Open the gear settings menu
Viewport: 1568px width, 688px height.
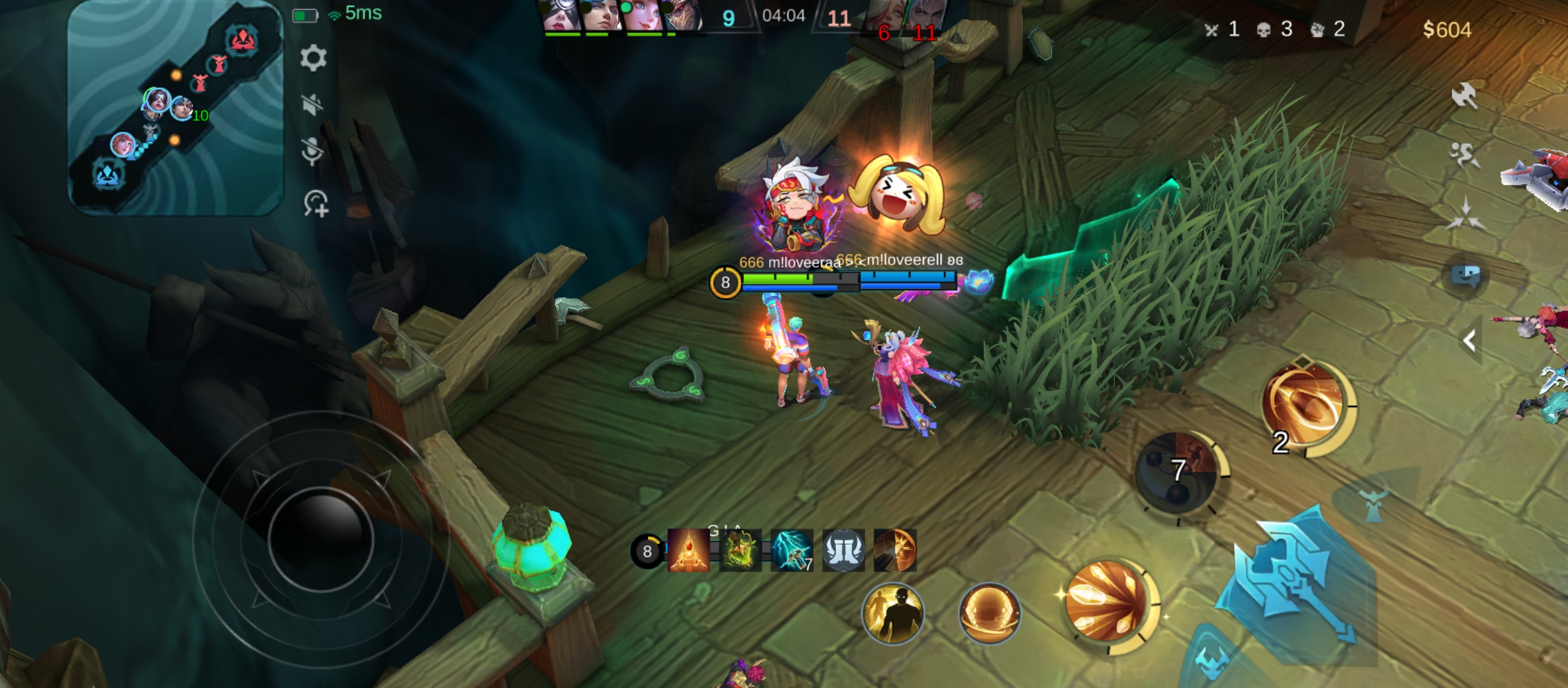pos(313,59)
